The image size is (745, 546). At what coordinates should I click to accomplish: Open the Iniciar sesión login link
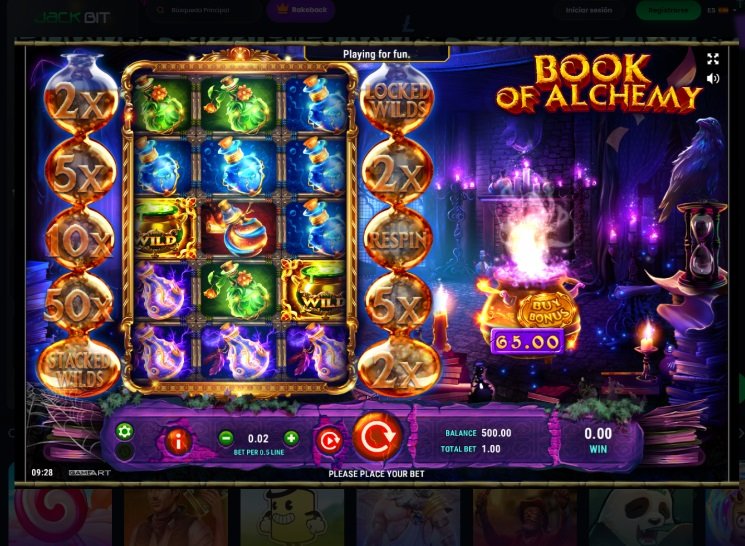click(x=590, y=11)
